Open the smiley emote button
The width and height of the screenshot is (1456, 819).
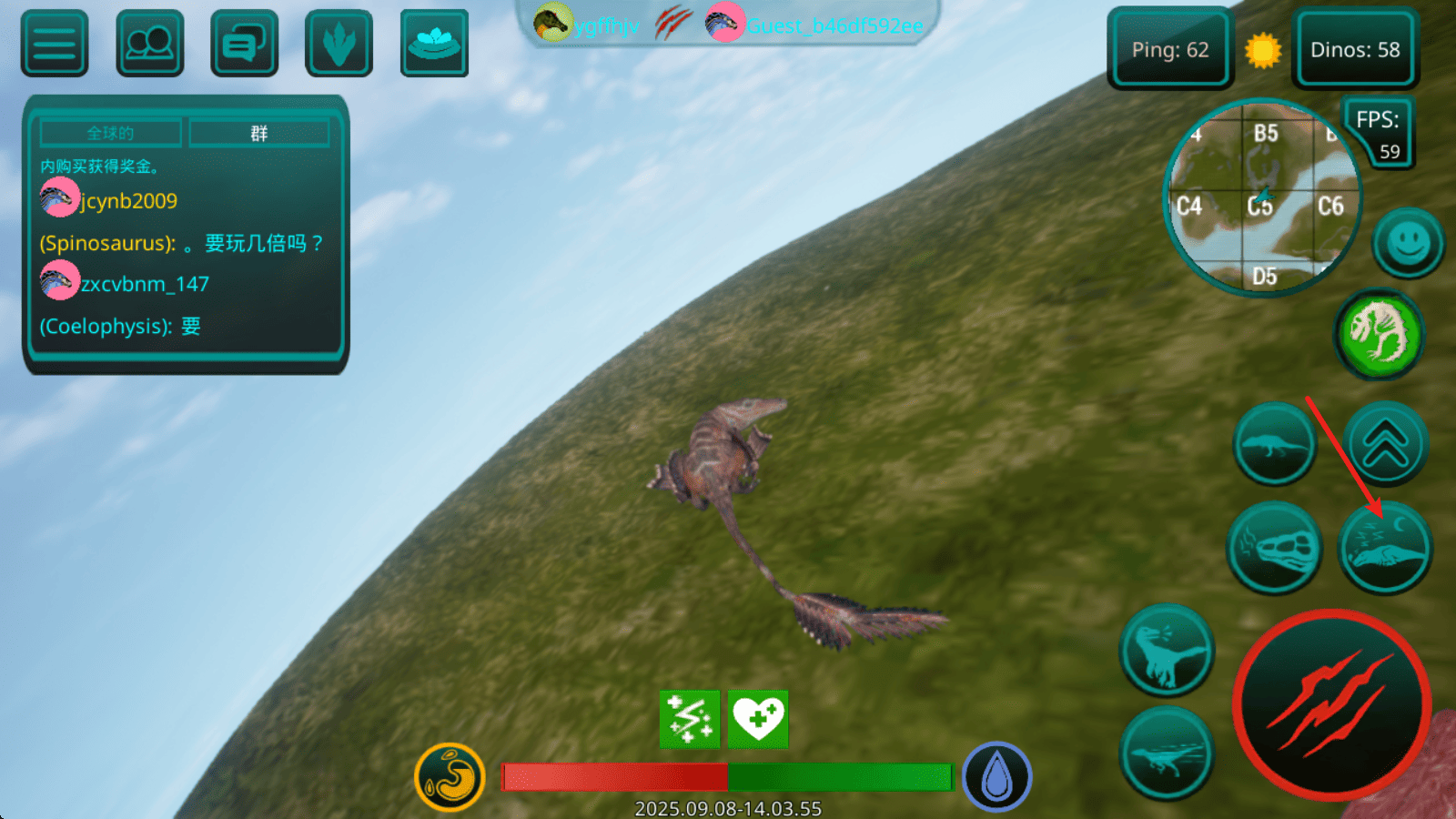[1408, 243]
